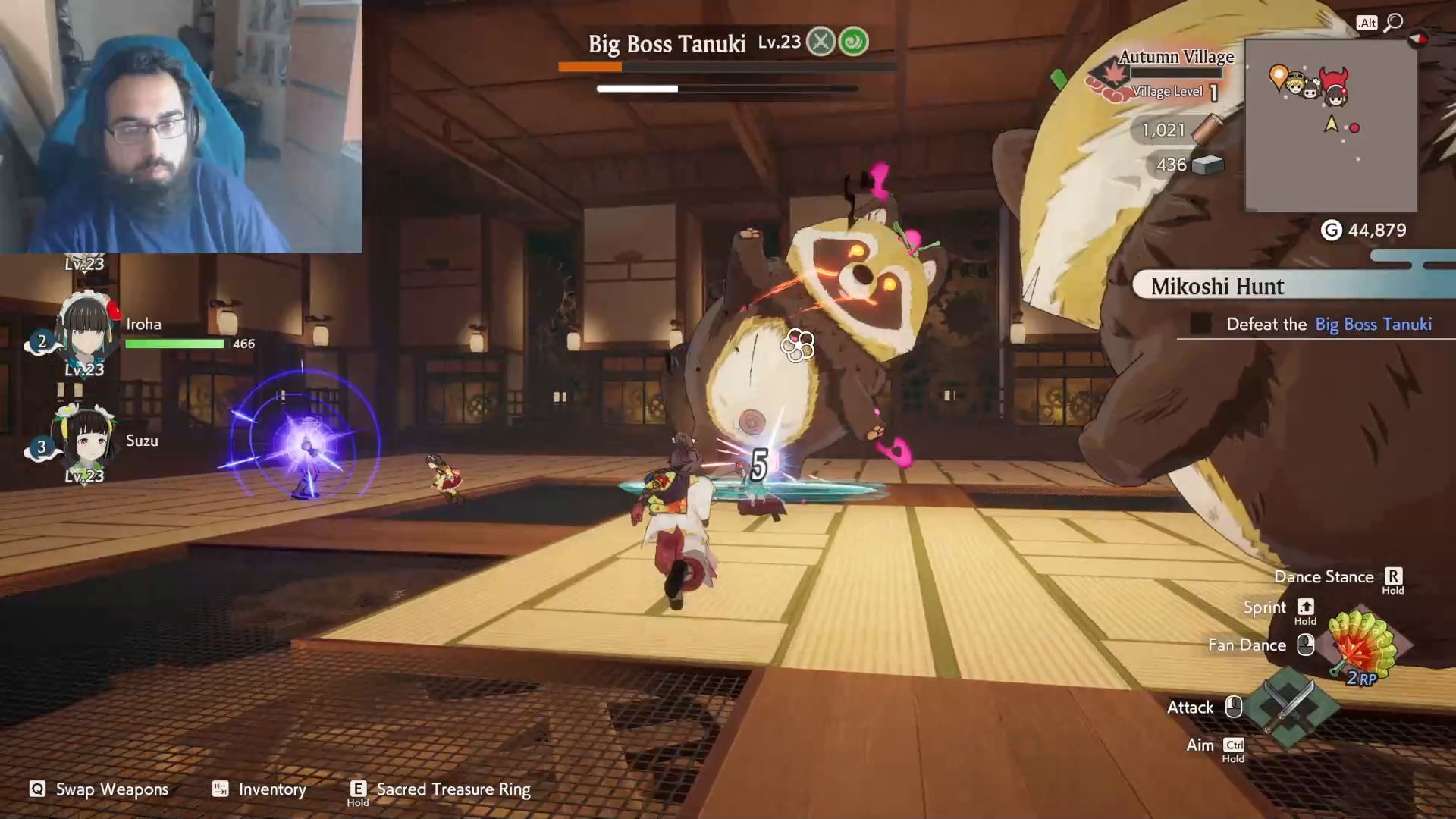
Task: Click the magnifying glass map zoom icon
Action: tap(1393, 23)
